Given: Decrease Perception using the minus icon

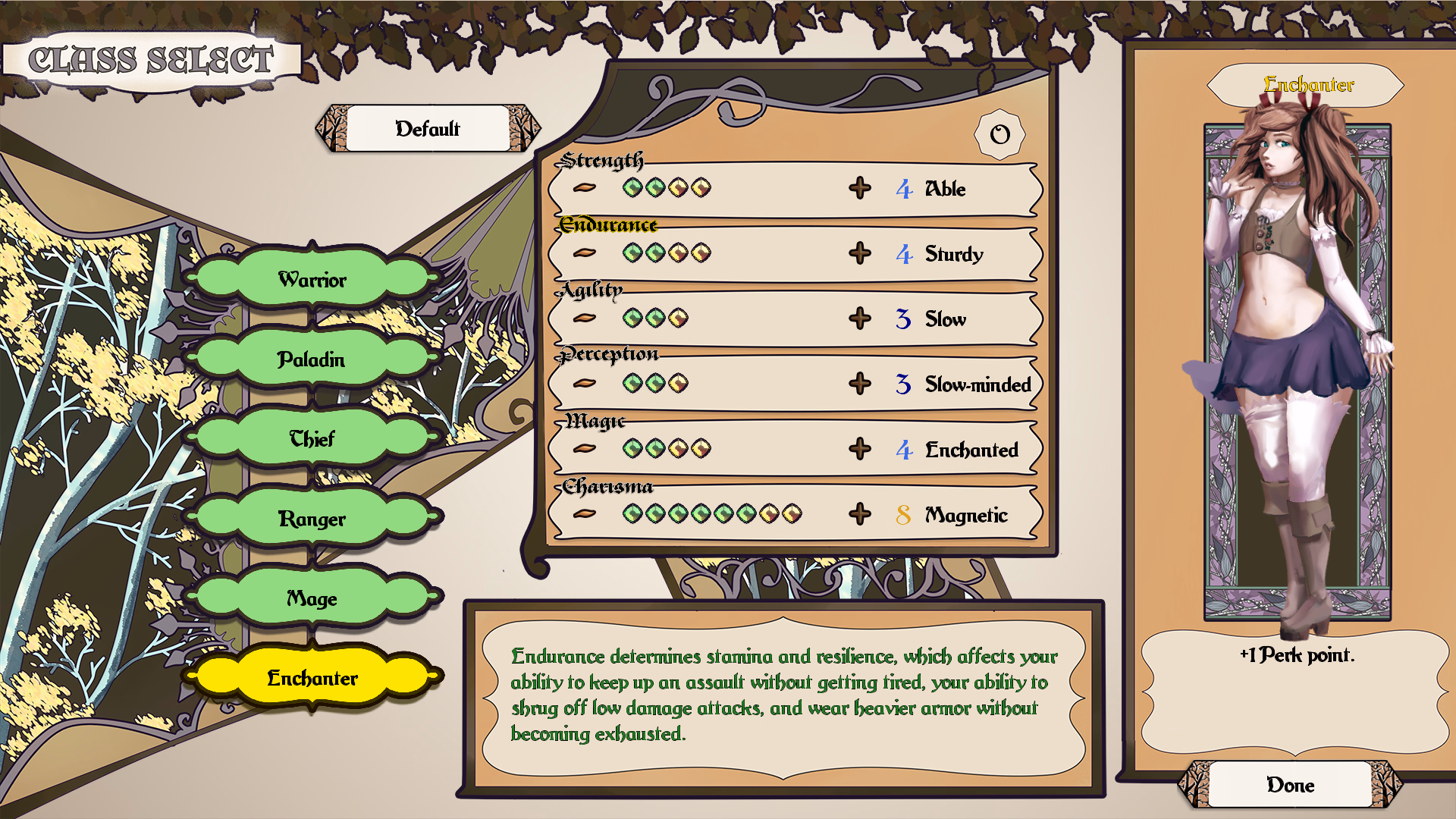Looking at the screenshot, I should coord(584,384).
